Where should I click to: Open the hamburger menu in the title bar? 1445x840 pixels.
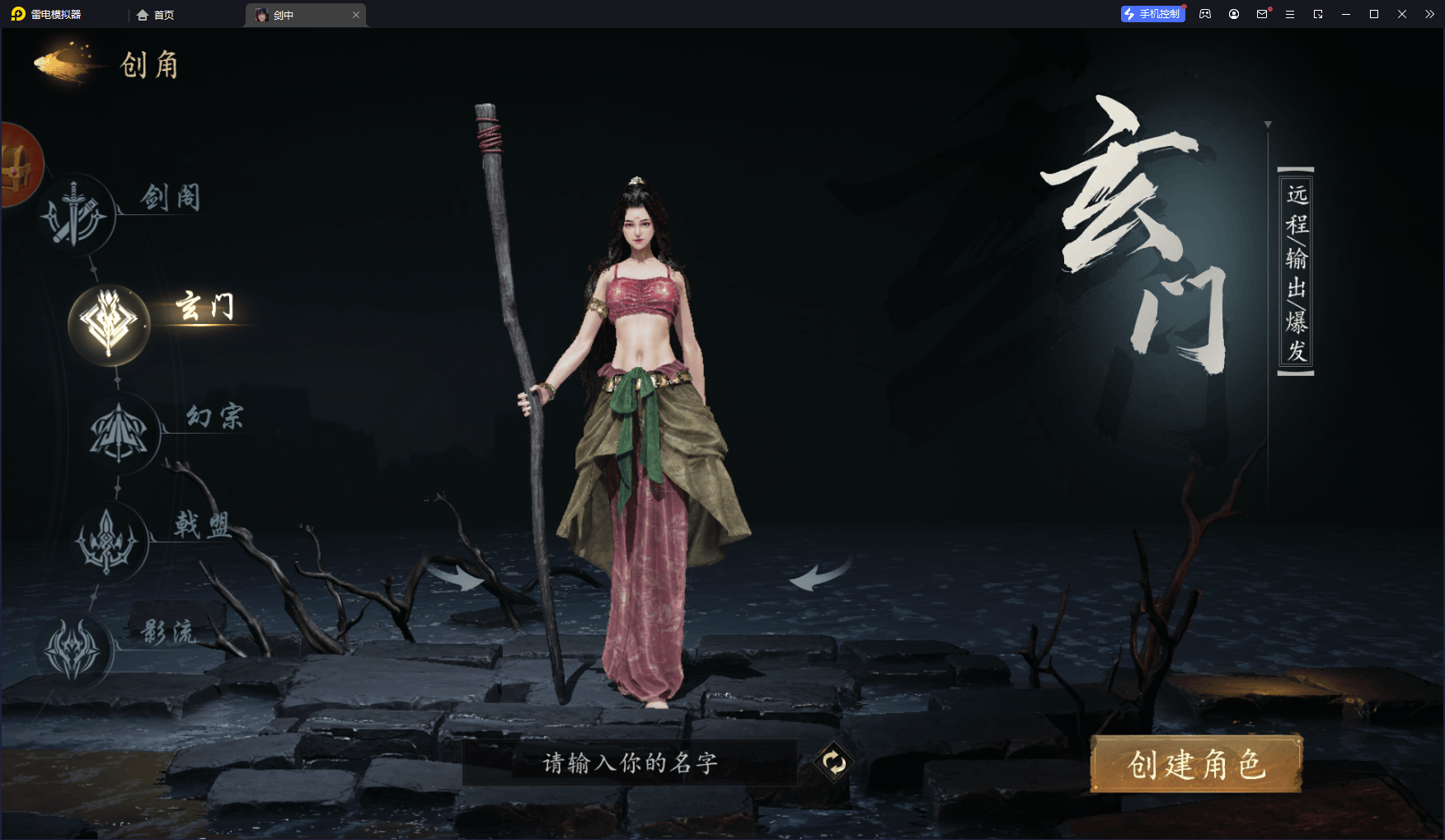(x=1290, y=14)
